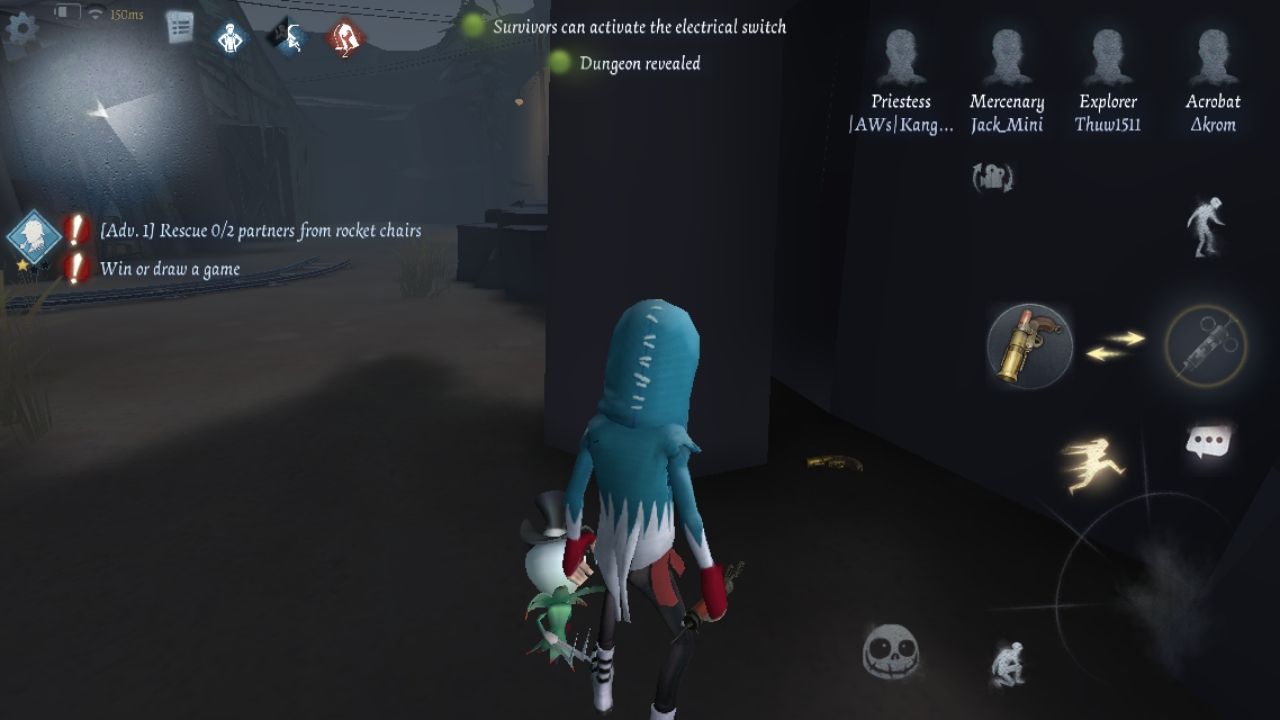This screenshot has width=1280, height=720.
Task: Select the Priestess teammate portrait
Action: click(901, 58)
